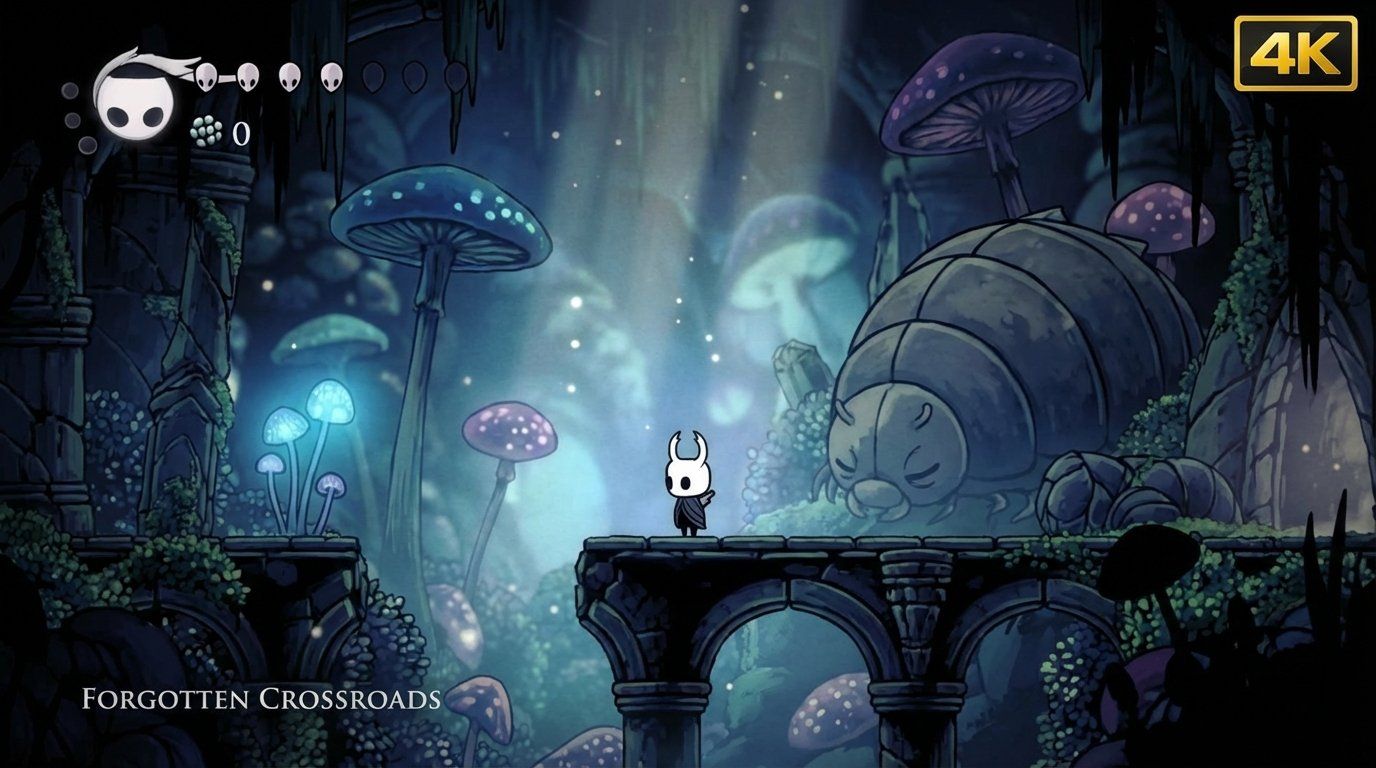This screenshot has height=768, width=1376.
Task: Click the Geo currency cluster icon
Action: (x=207, y=133)
